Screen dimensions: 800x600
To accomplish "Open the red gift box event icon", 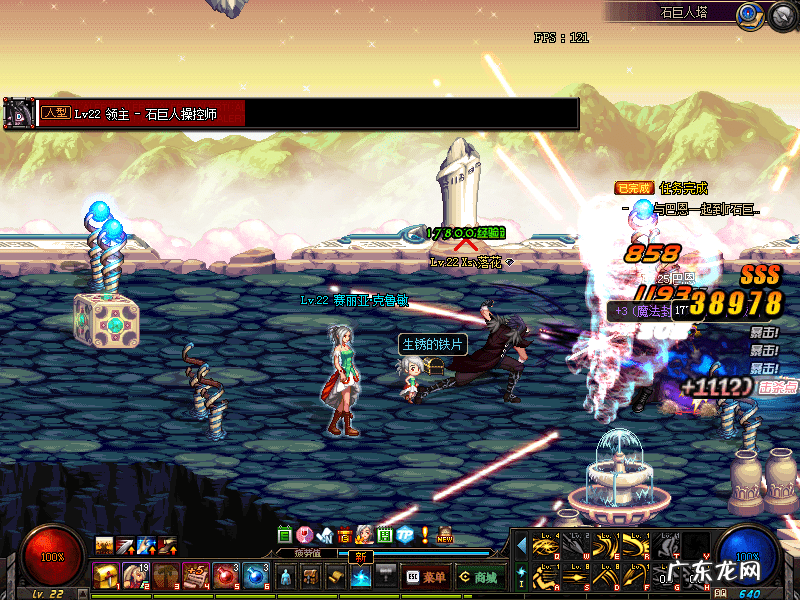I will [x=345, y=535].
